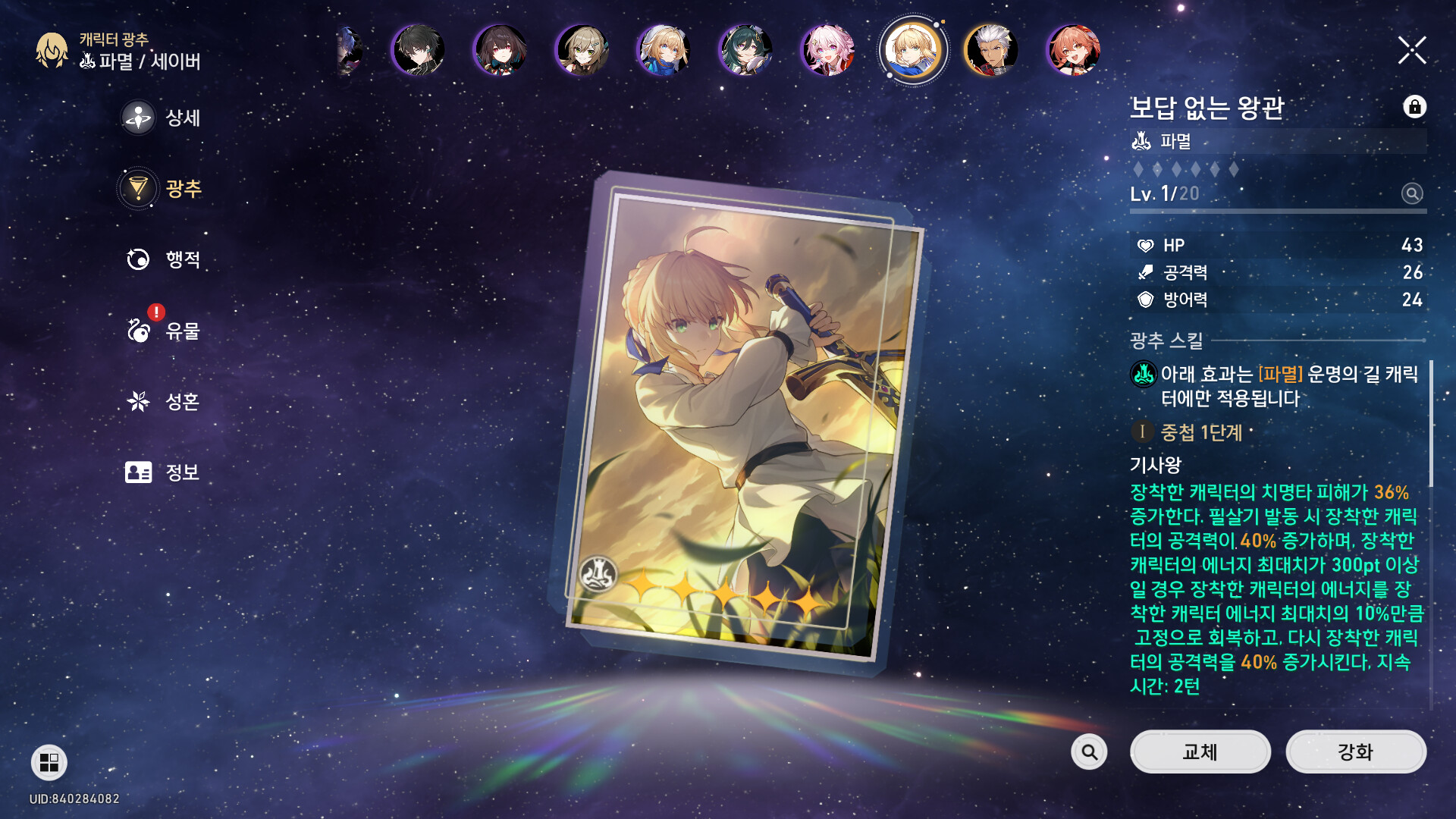Pick the black-haired male character portrait

pos(419,51)
